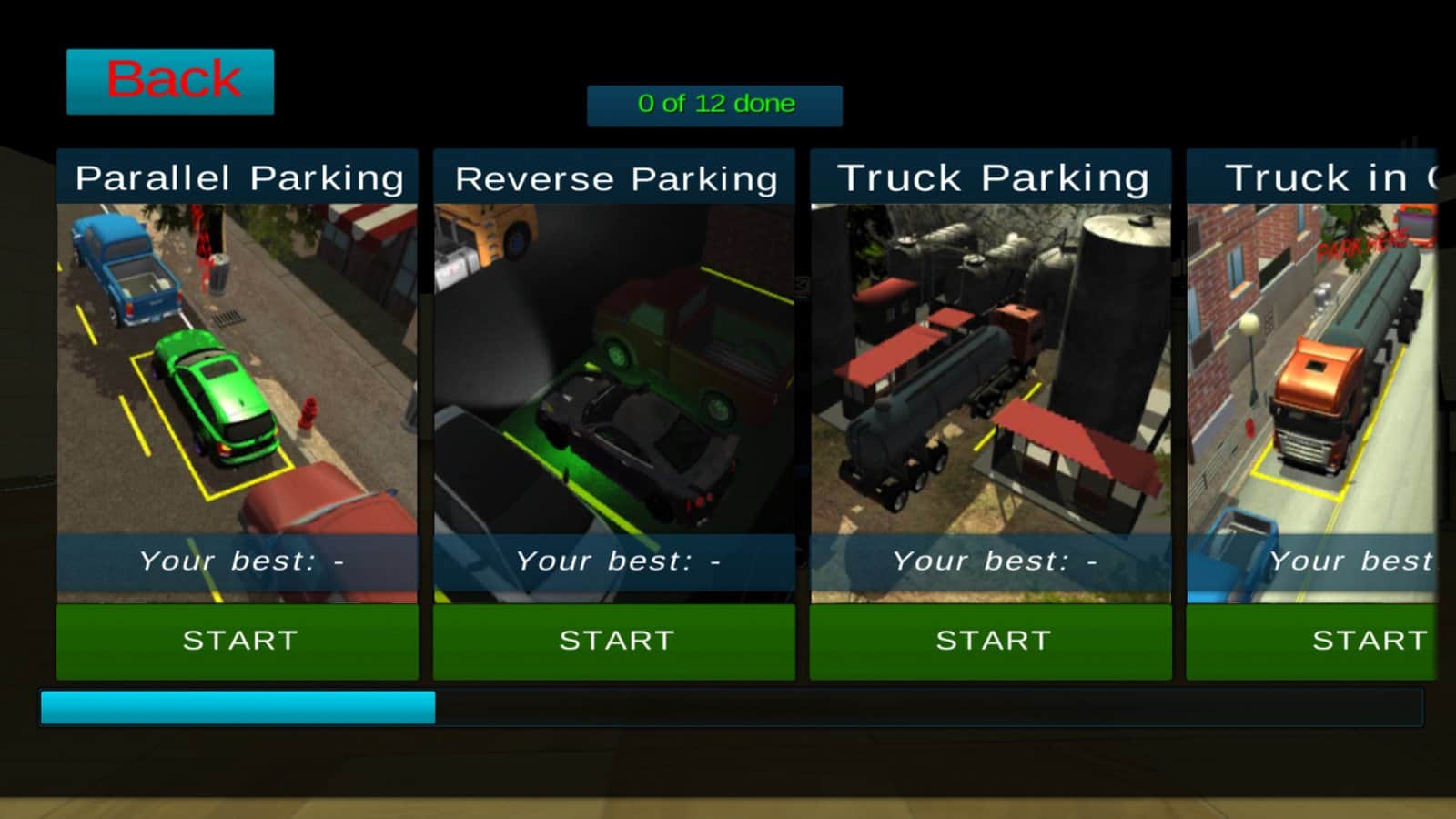Screen dimensions: 1456x819
Task: Choose the Reverse Parking dark car thumbnail
Action: point(614,369)
